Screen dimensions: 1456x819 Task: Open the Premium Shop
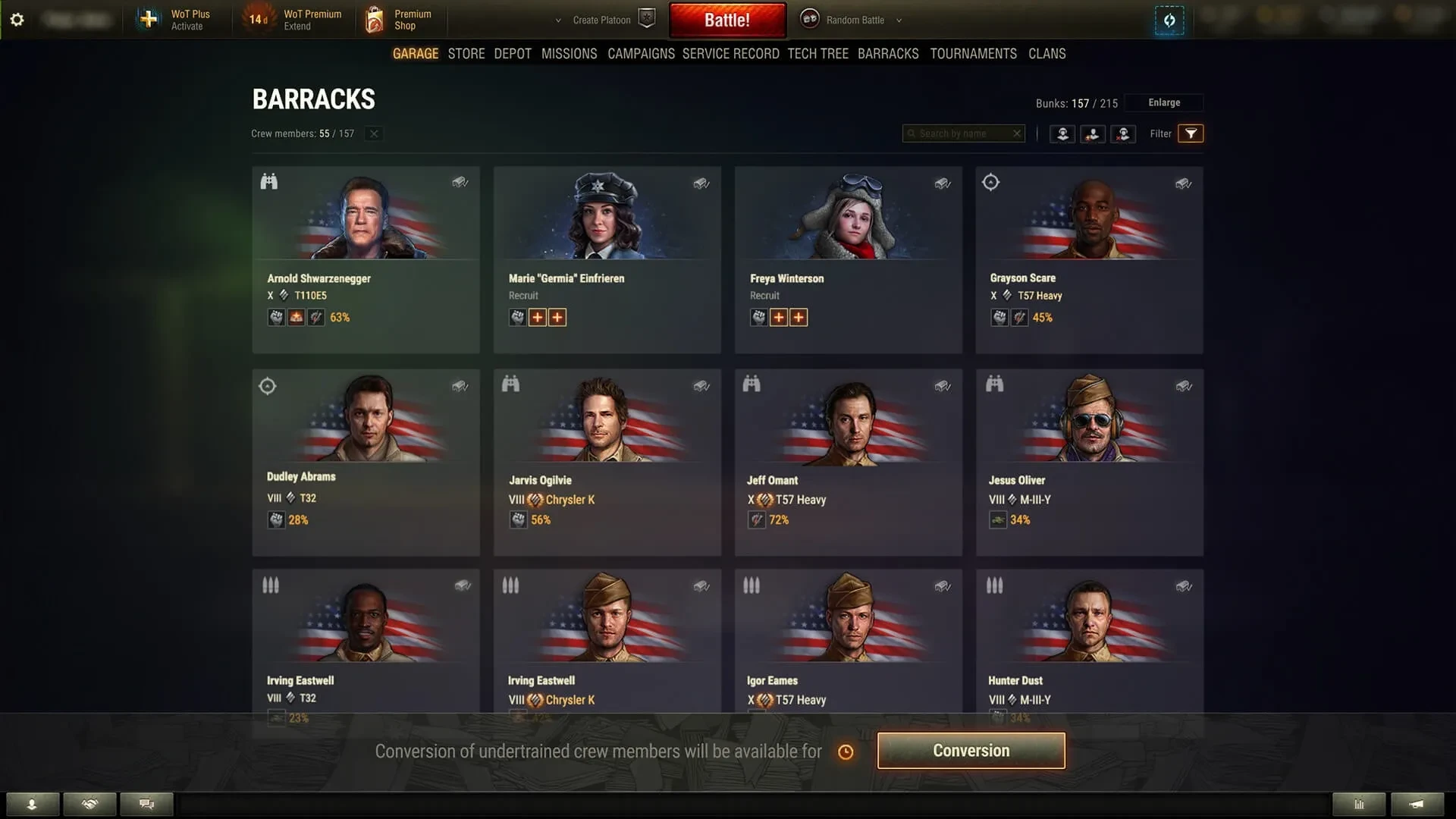coord(400,20)
